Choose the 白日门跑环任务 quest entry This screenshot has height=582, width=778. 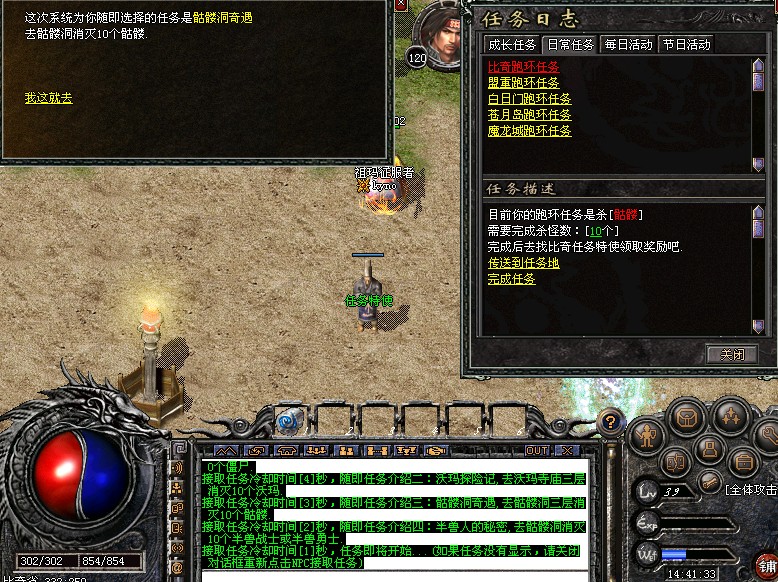click(529, 99)
